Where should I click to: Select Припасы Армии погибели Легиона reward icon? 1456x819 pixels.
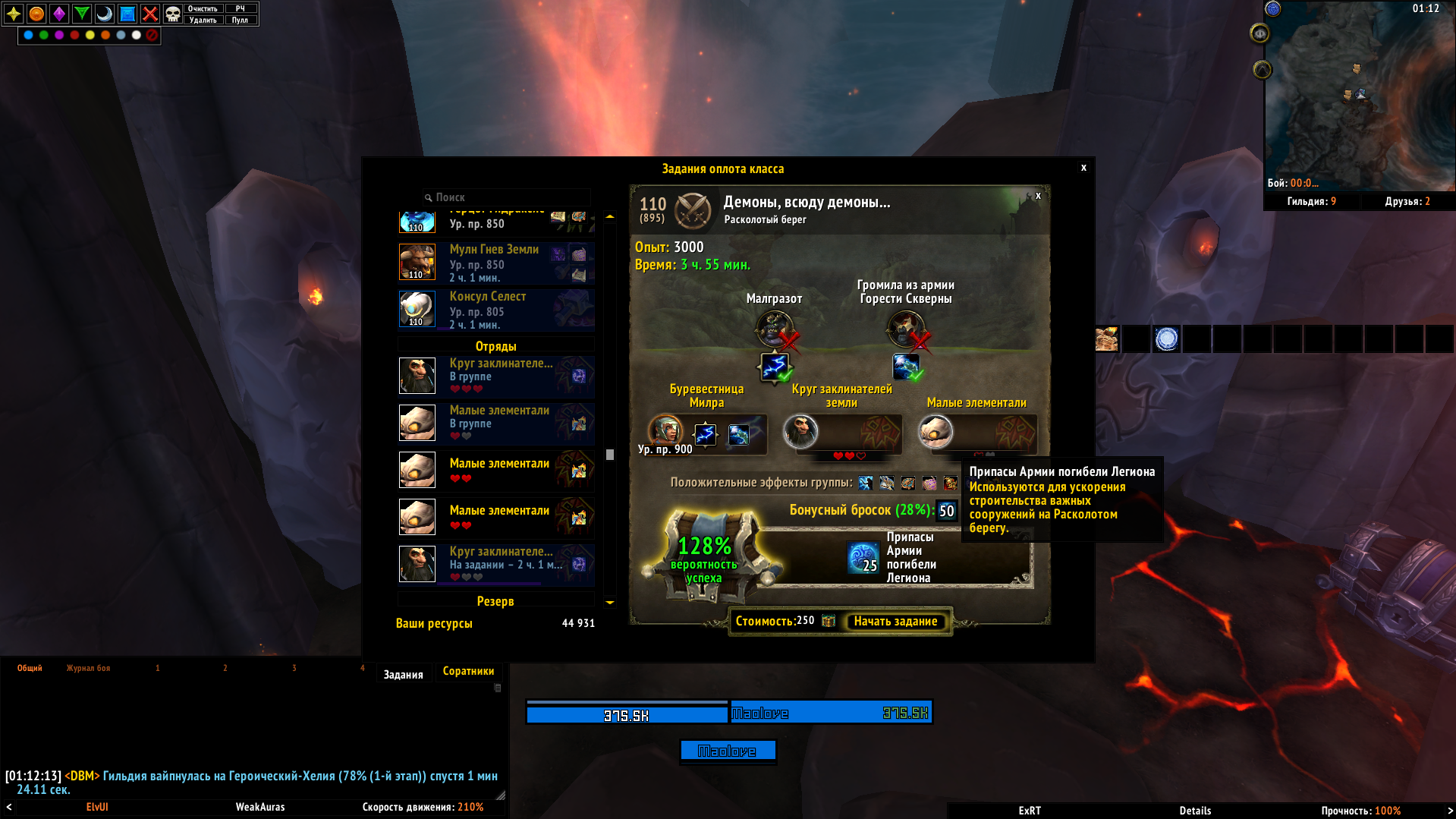863,557
